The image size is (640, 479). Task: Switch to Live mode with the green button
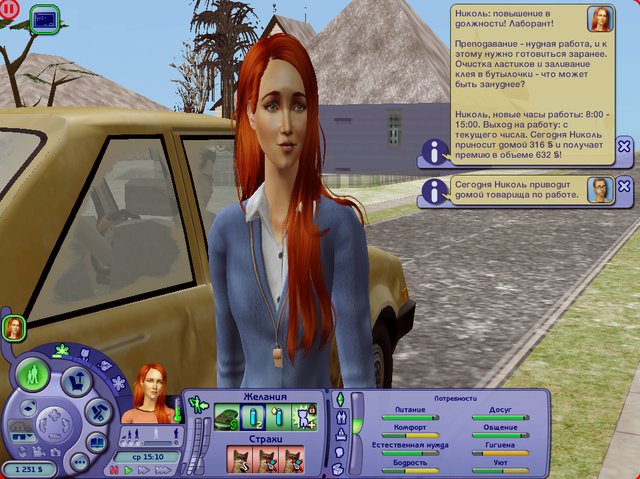tap(35, 377)
